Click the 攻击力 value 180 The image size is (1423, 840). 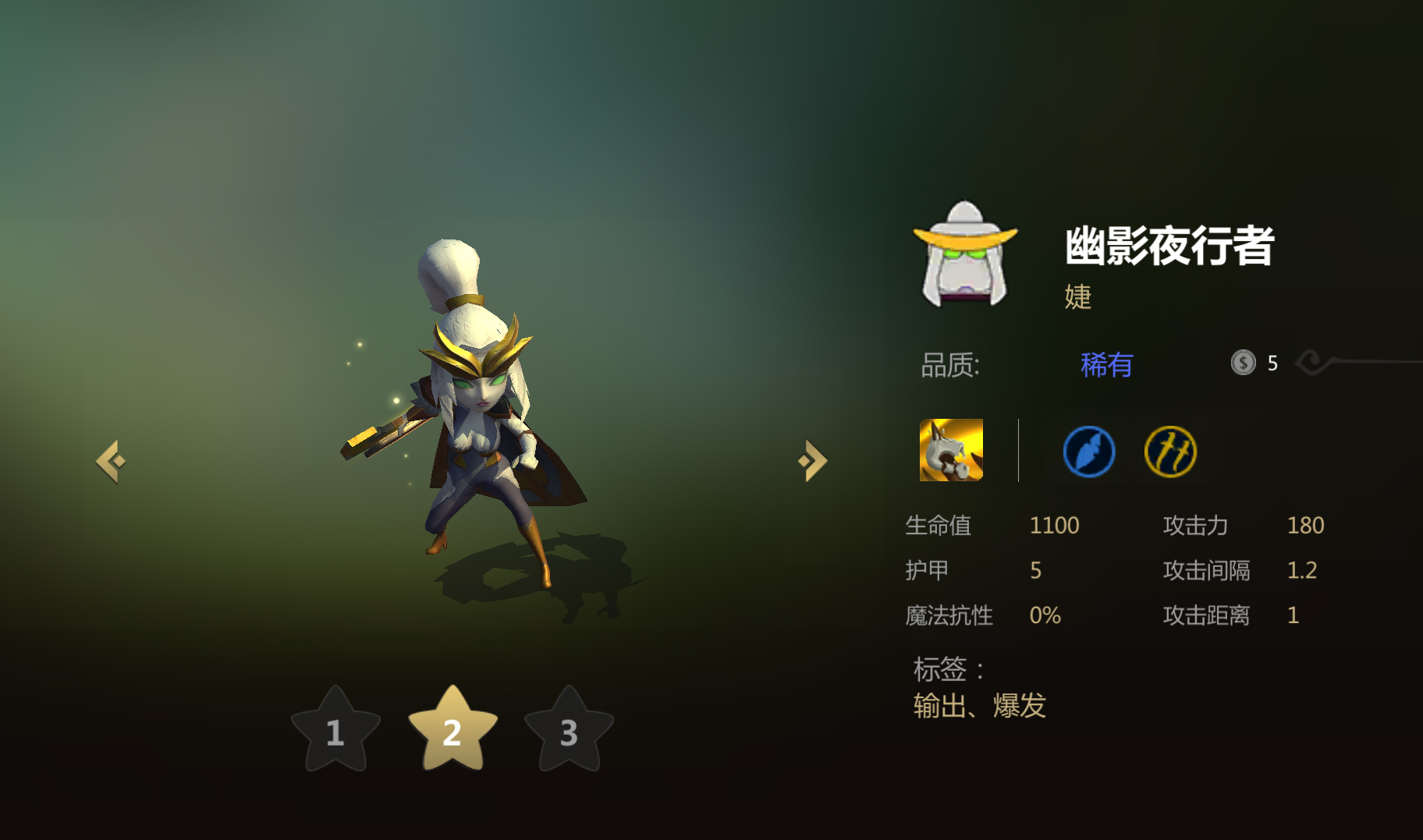[1304, 525]
